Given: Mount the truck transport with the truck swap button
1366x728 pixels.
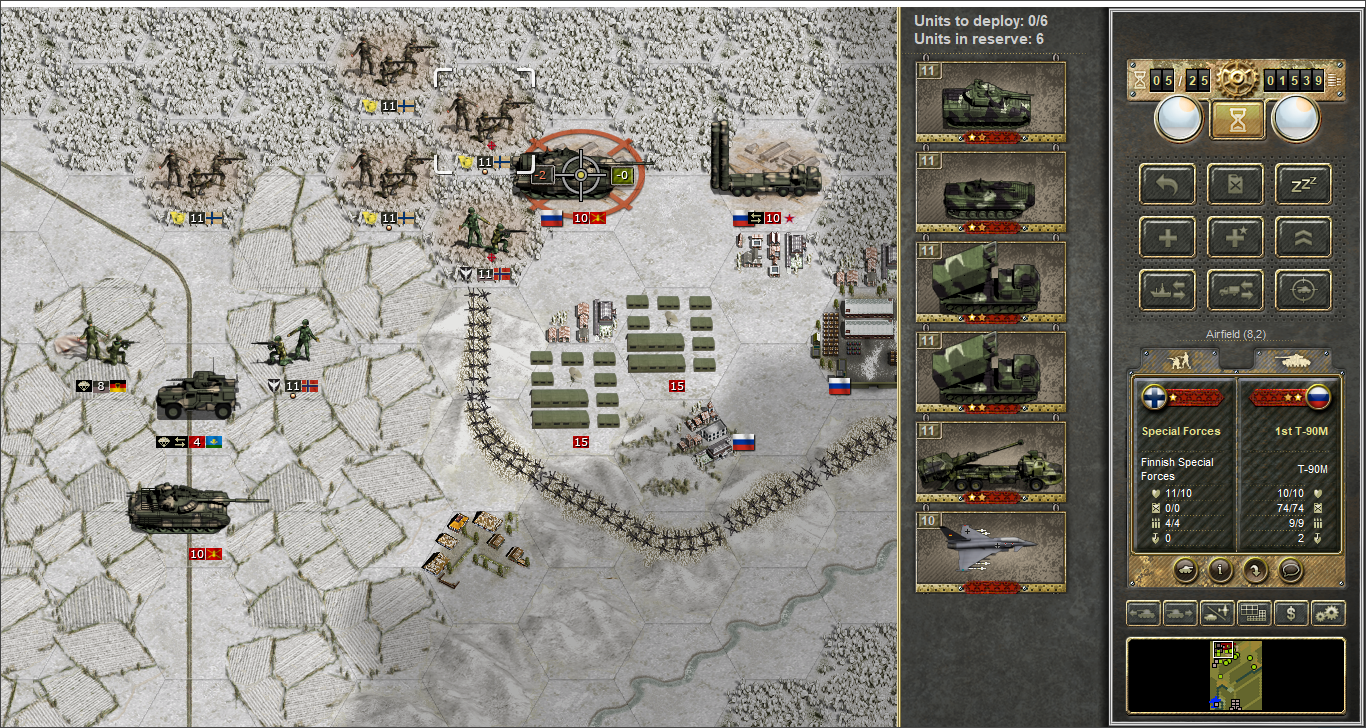Looking at the screenshot, I should click(x=1235, y=290).
